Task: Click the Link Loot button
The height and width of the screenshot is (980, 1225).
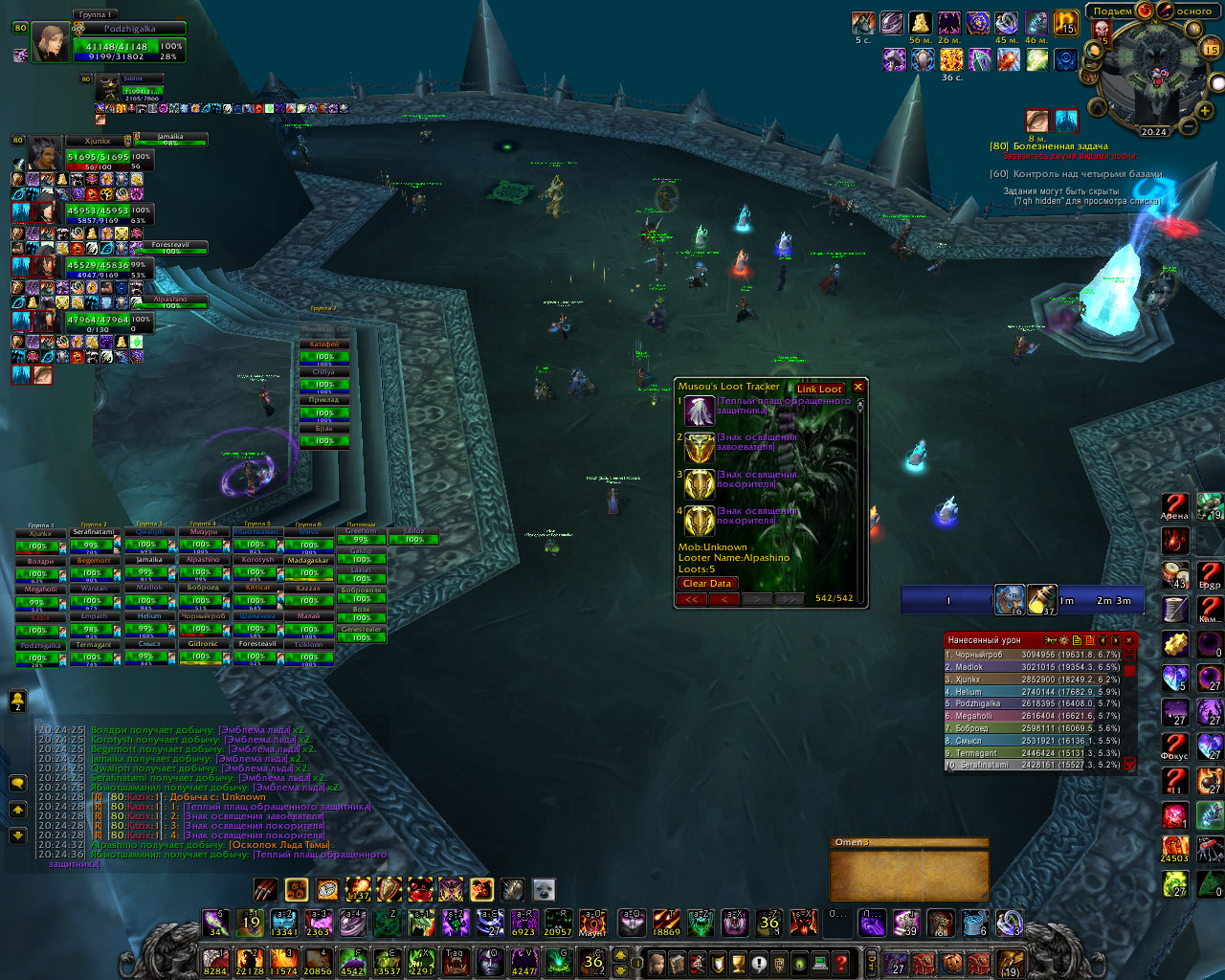Action: tap(819, 389)
